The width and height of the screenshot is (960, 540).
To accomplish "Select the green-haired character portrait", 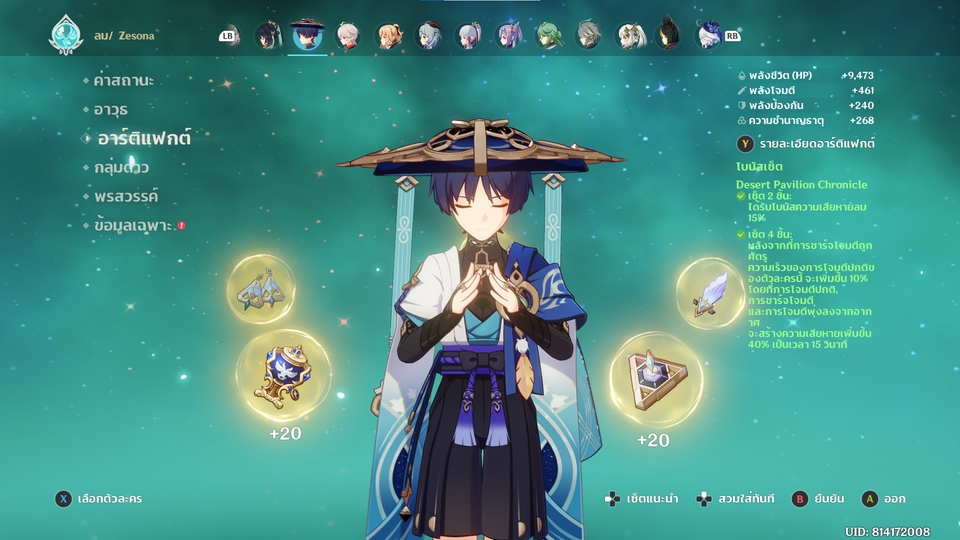I will 549,37.
